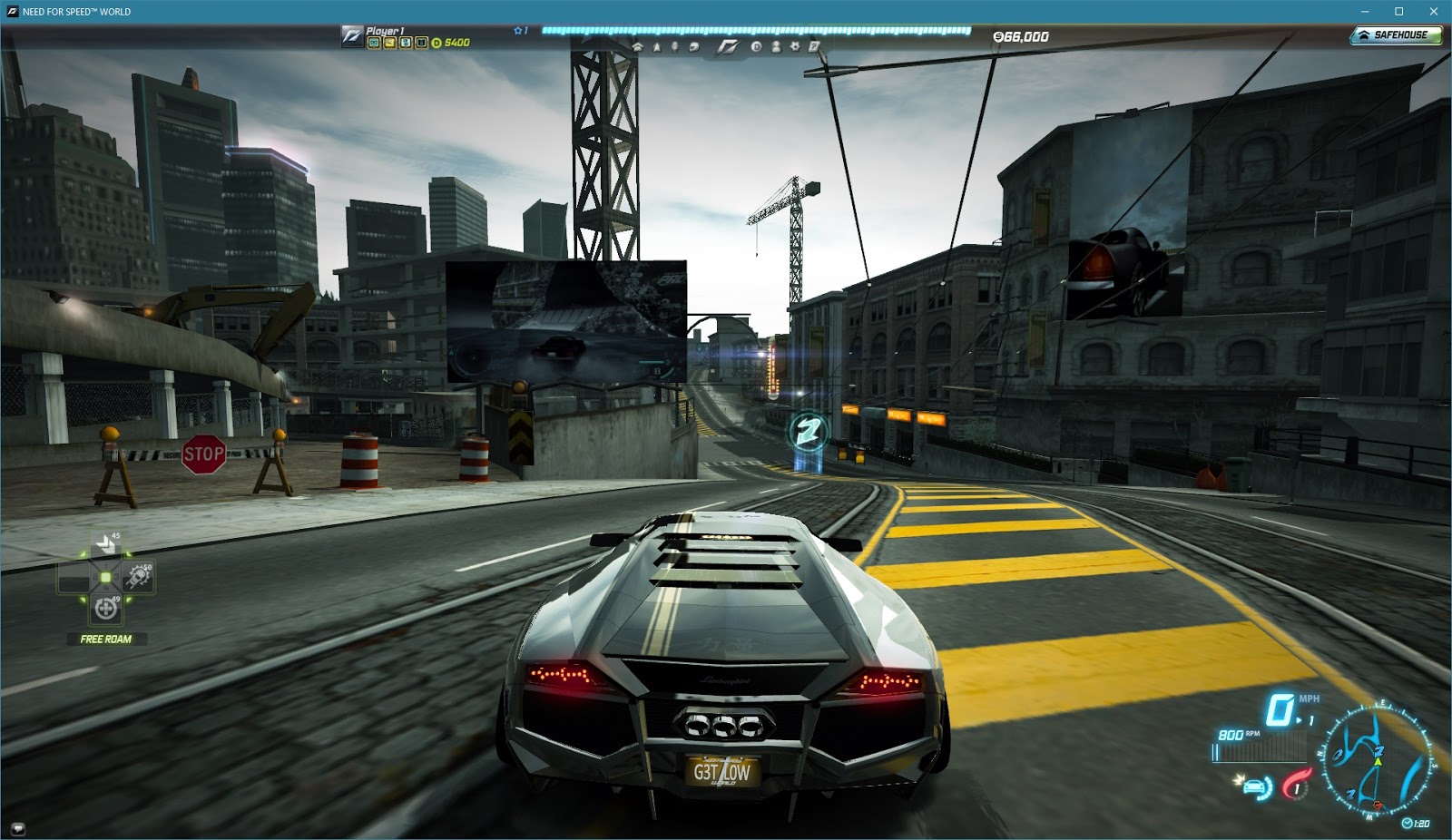Viewport: 1452px width, 840px height.
Task: Click the car condition indicator icon
Action: [x=1255, y=787]
